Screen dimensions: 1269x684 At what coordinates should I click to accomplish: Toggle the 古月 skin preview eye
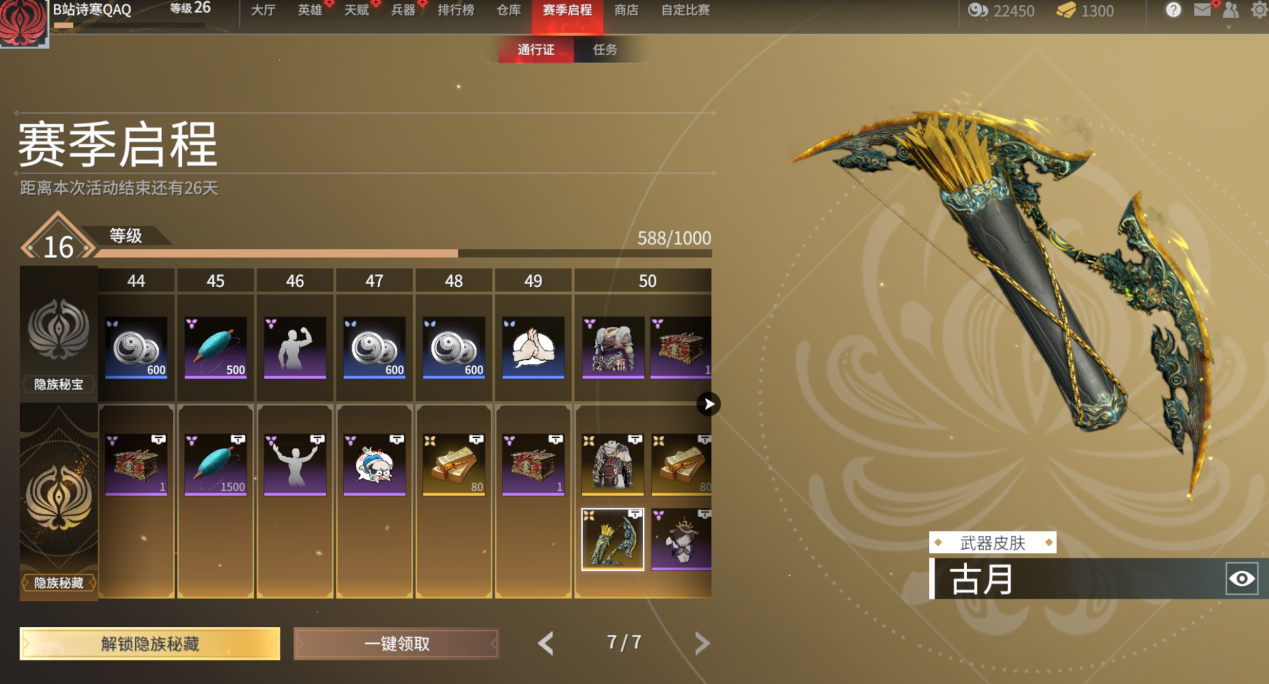[1241, 578]
